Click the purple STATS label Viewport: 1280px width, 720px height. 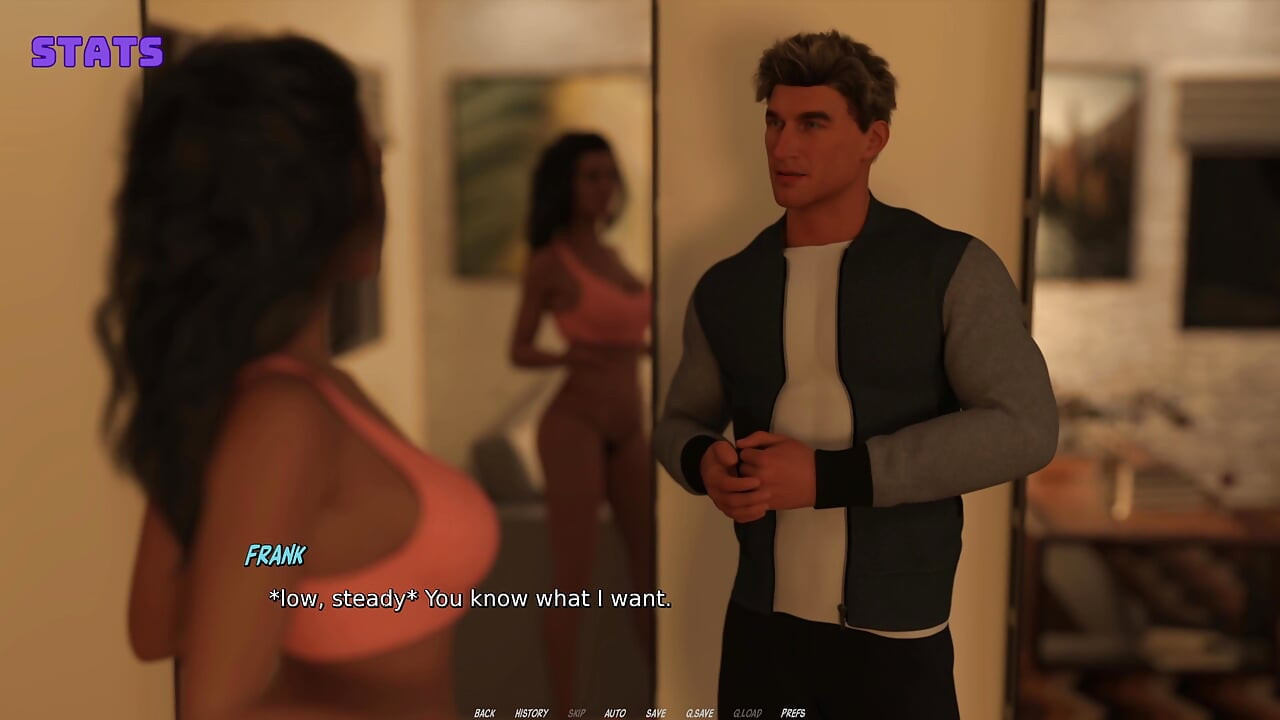click(97, 52)
